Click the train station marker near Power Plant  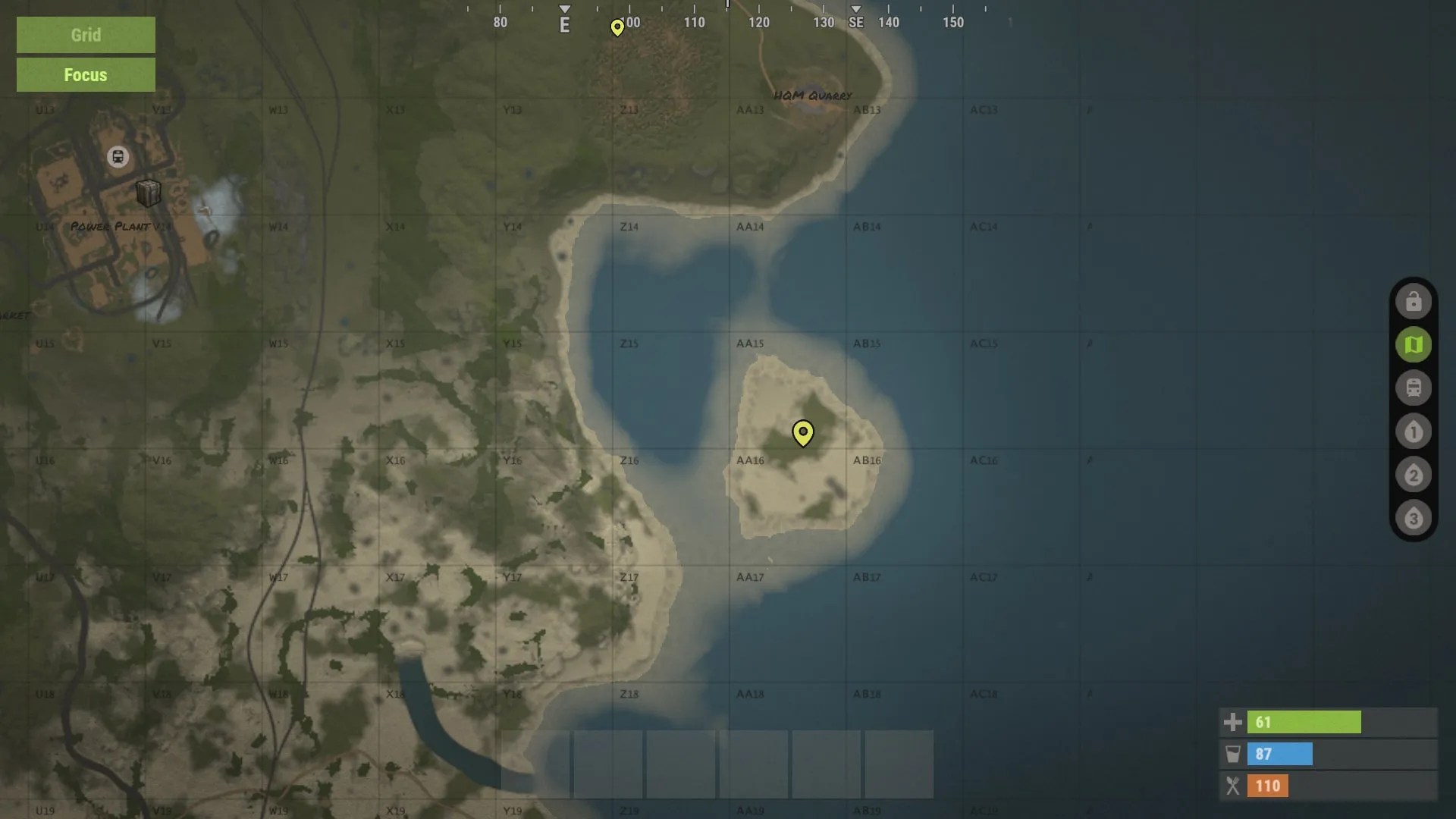pos(118,157)
